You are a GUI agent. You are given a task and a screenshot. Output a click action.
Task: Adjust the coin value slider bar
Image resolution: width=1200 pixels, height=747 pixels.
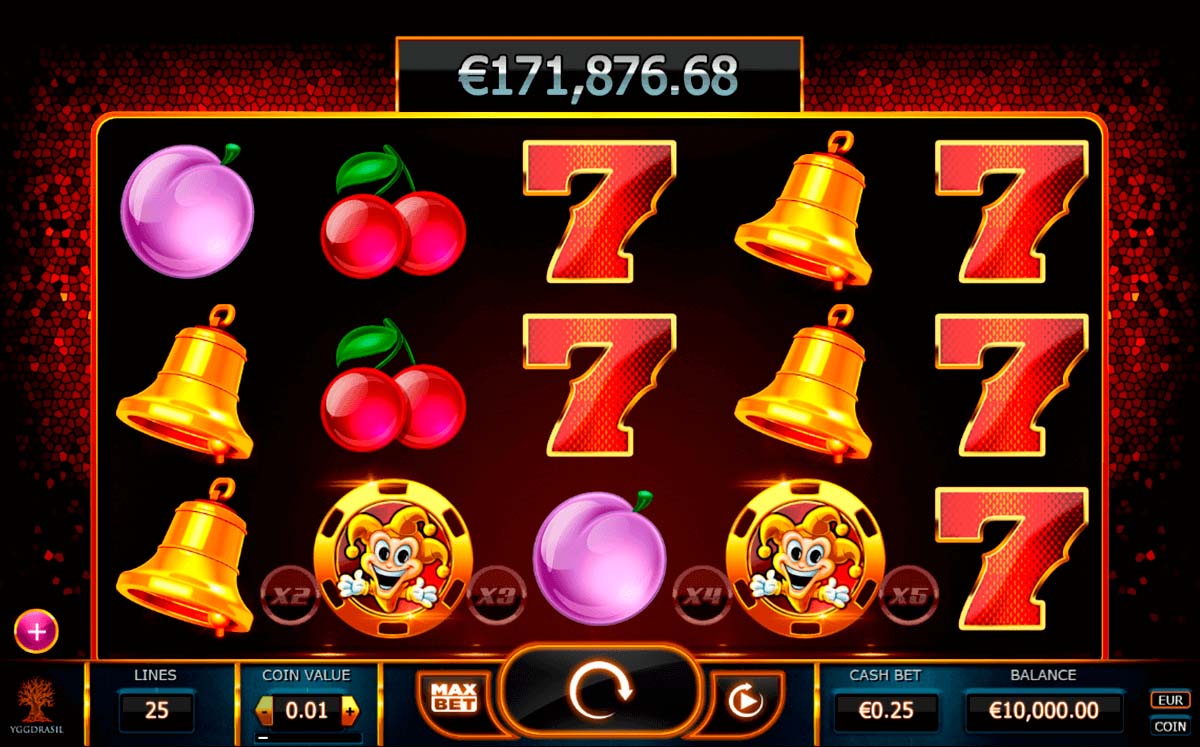(x=307, y=738)
